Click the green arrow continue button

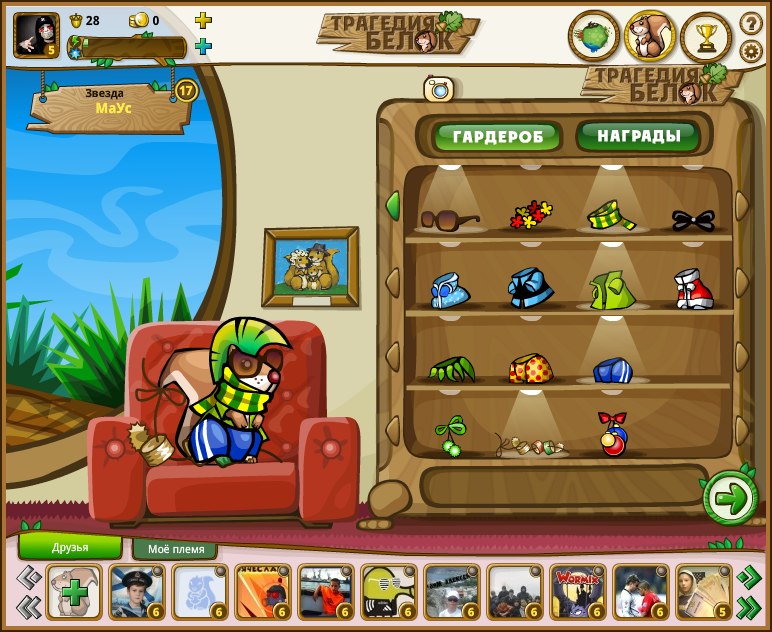coord(730,497)
